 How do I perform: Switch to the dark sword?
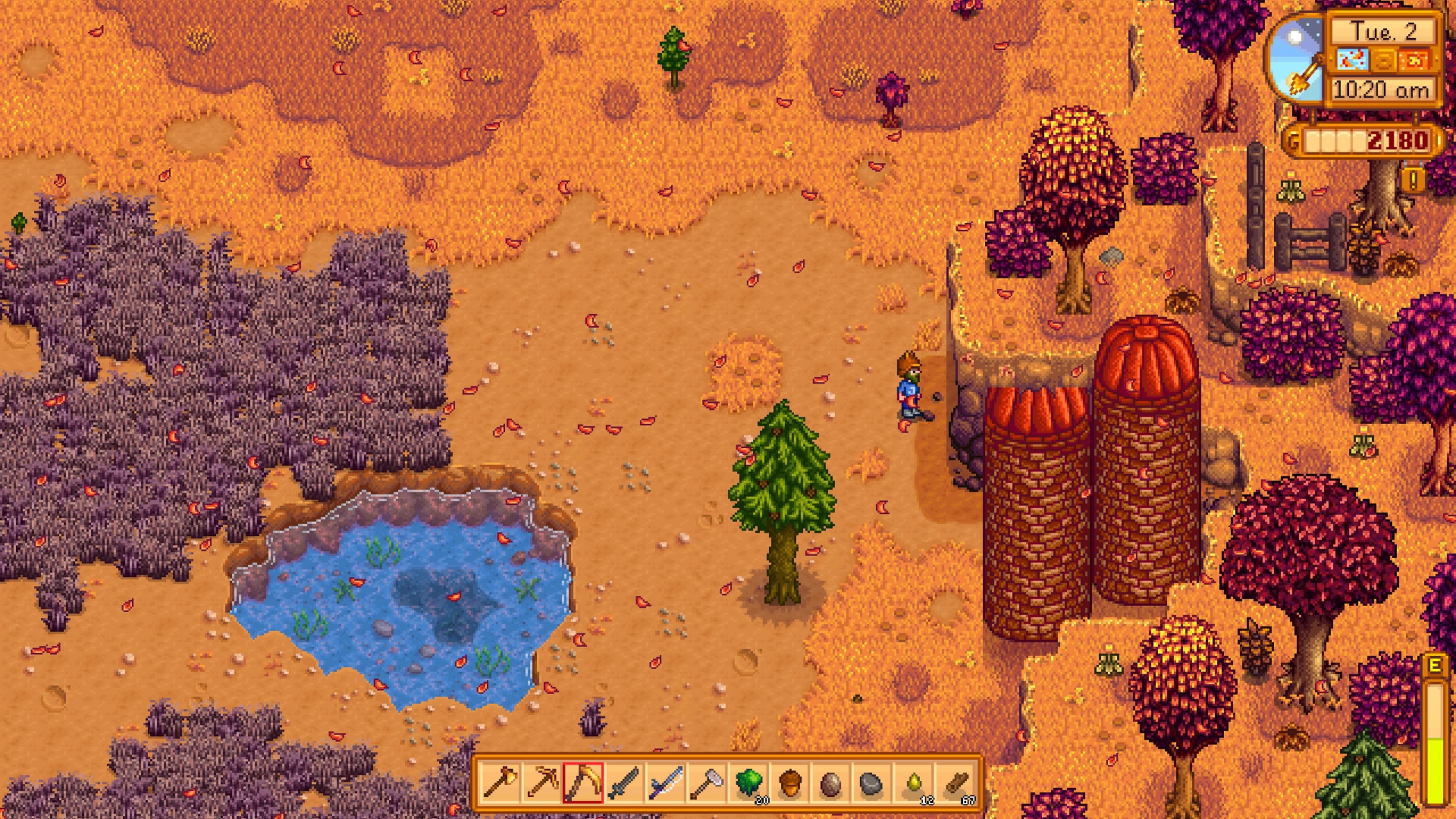[624, 783]
